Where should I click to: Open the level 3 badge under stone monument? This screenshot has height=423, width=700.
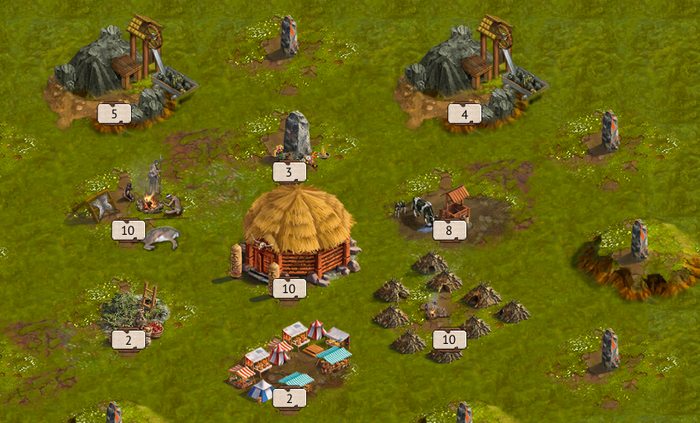pos(289,172)
